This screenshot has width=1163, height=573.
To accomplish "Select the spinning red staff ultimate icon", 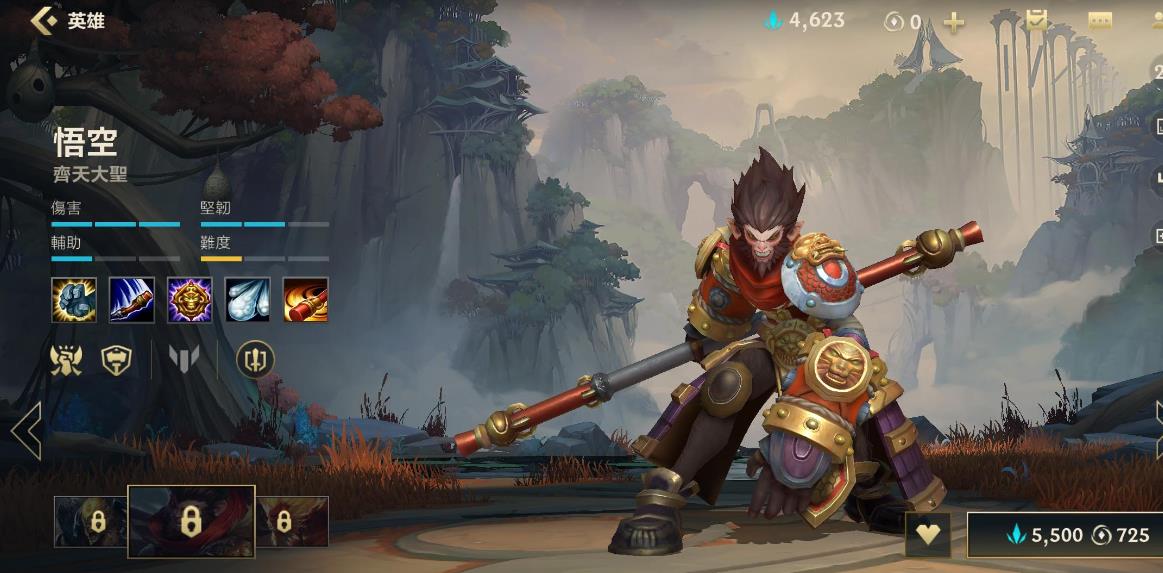I will pos(306,300).
